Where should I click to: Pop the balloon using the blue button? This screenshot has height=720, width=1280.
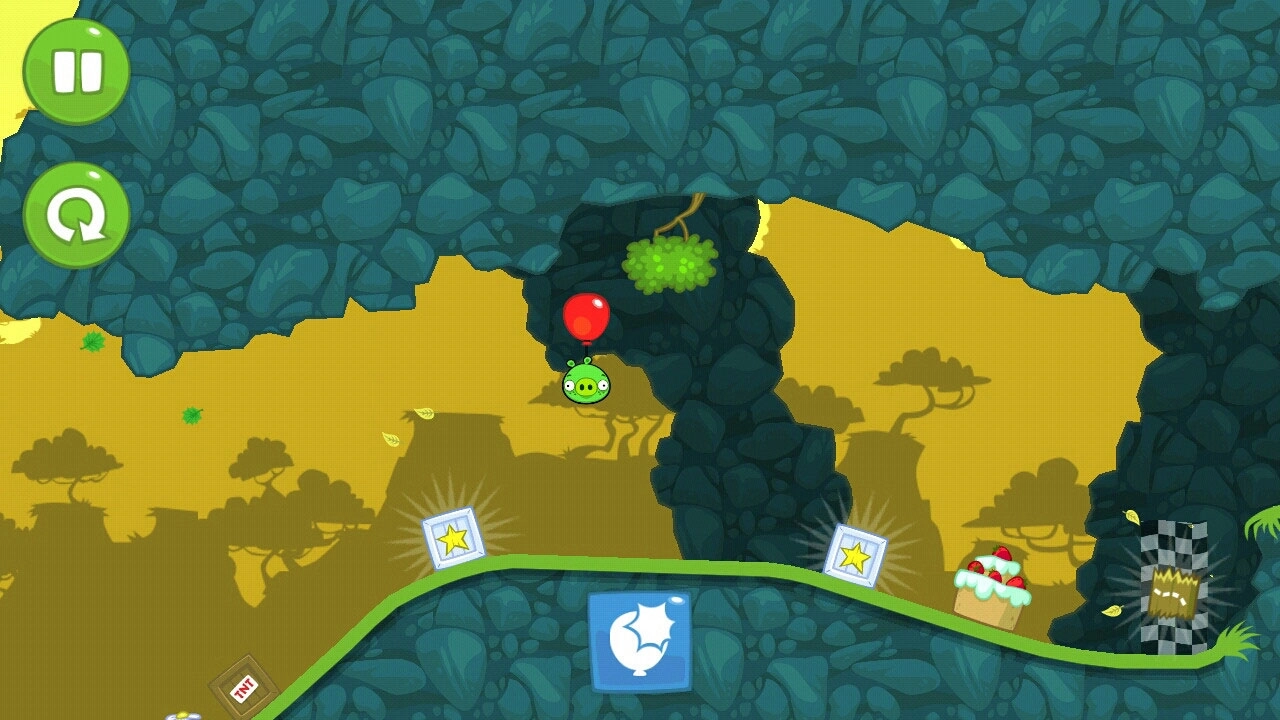(640, 641)
